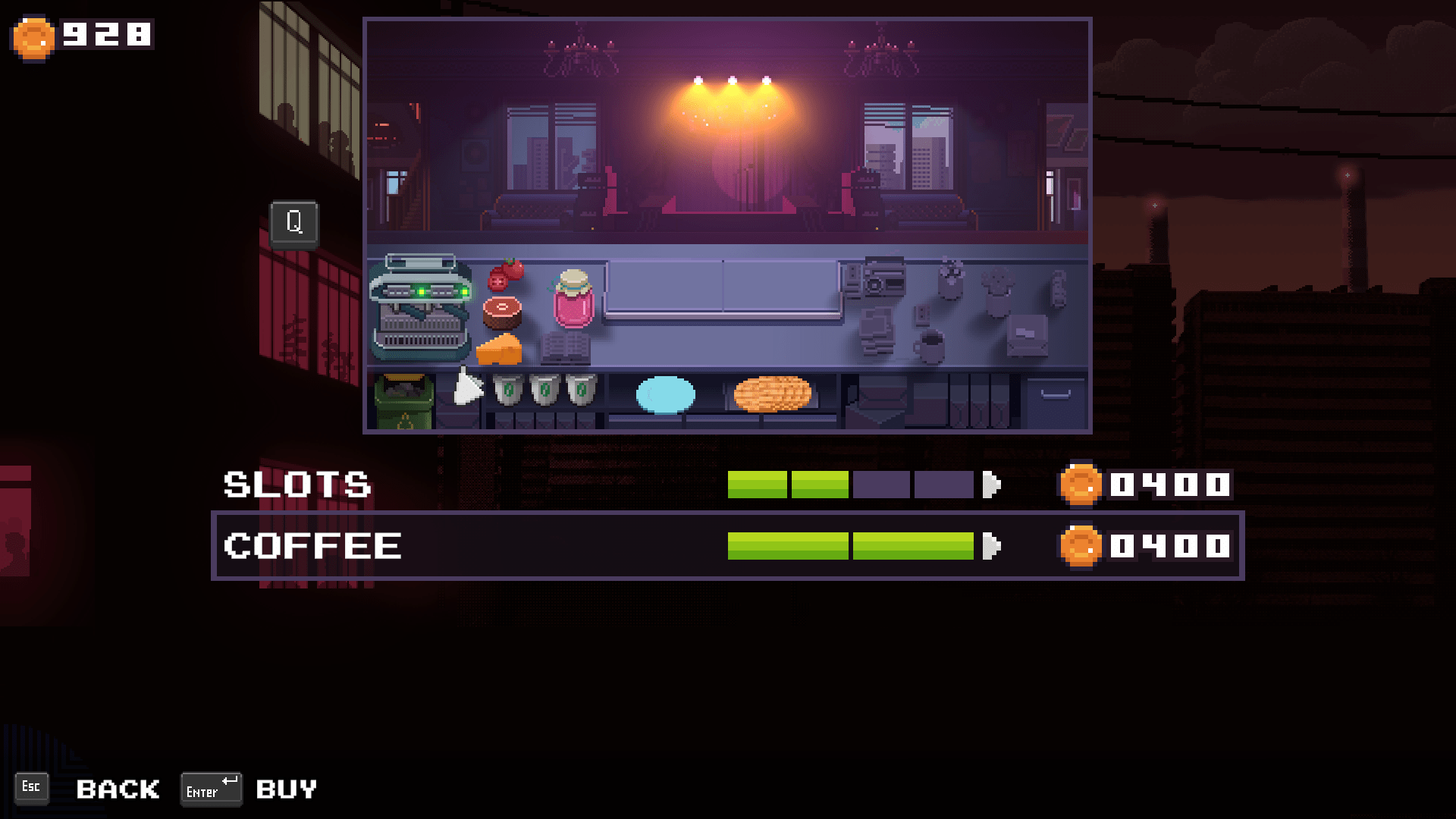1456x819 pixels.
Task: Click the Q key hint icon
Action: click(294, 223)
